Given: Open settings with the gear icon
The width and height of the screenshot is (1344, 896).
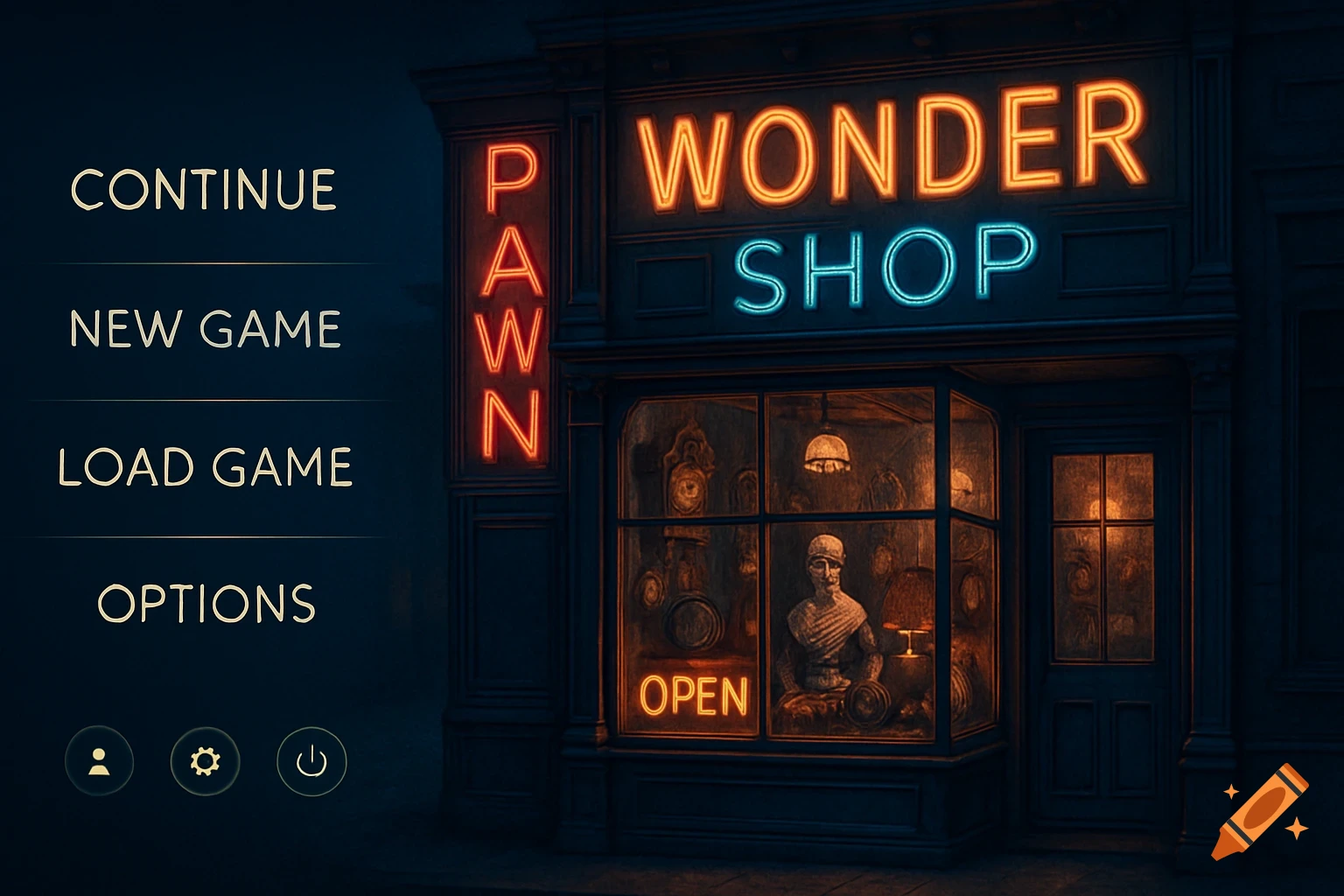Looking at the screenshot, I should [x=203, y=762].
